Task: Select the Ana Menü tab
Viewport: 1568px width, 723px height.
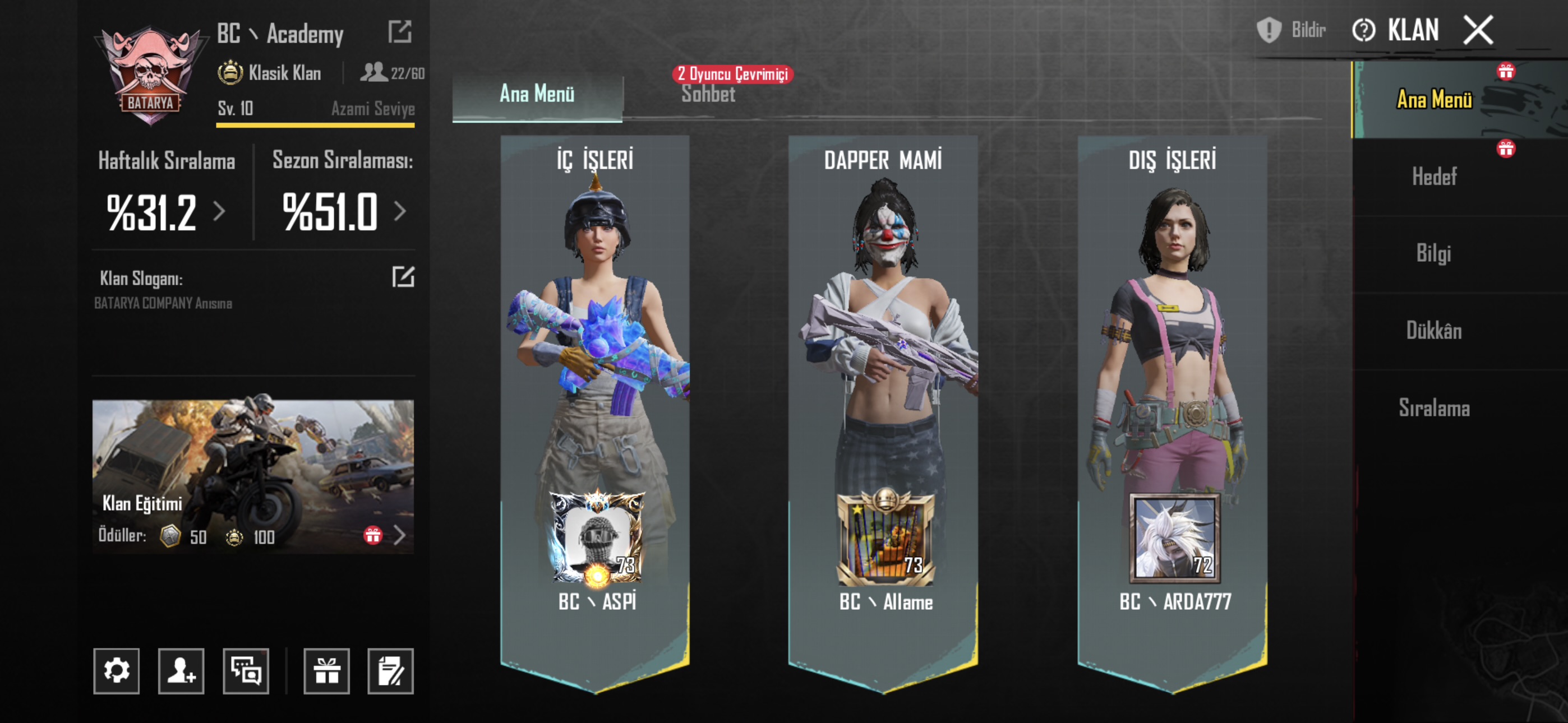Action: [536, 95]
